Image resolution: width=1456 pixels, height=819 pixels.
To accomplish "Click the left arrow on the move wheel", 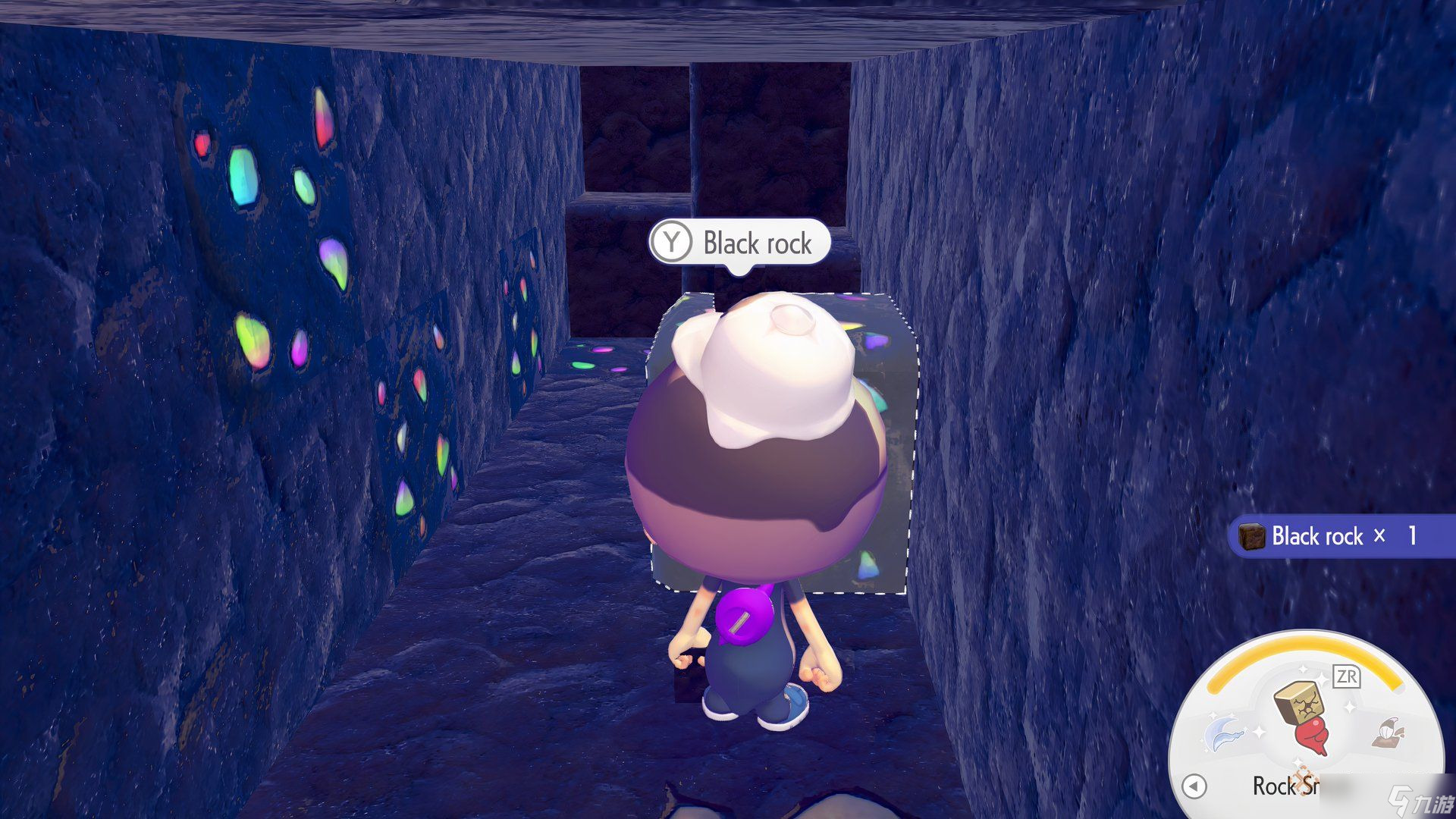I will [1194, 786].
